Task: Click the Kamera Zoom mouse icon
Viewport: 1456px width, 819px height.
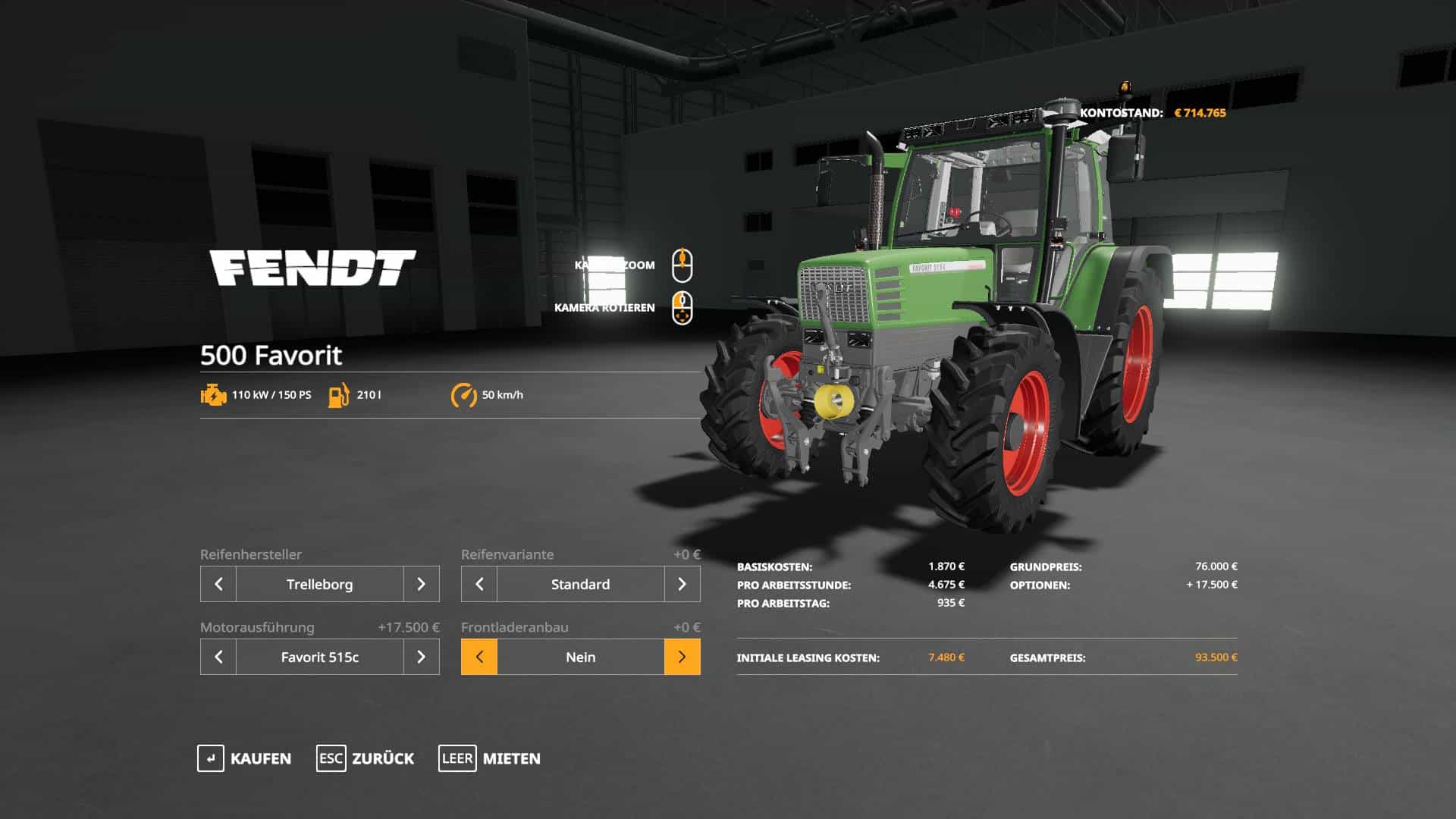Action: coord(682,265)
